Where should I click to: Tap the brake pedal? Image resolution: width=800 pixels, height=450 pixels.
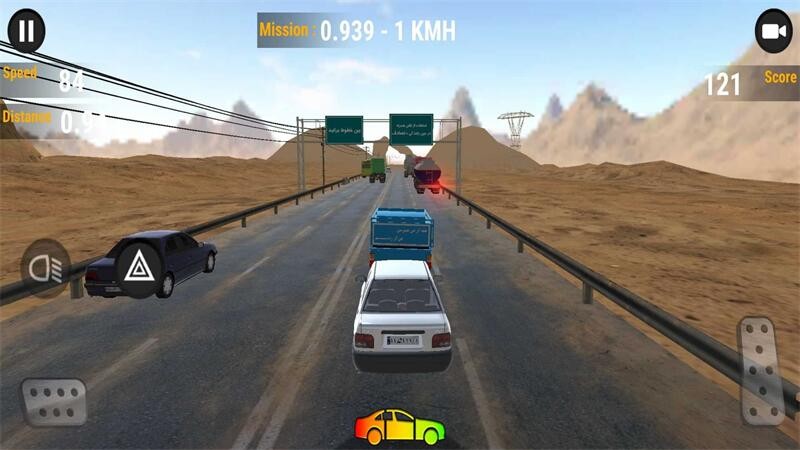[x=54, y=401]
